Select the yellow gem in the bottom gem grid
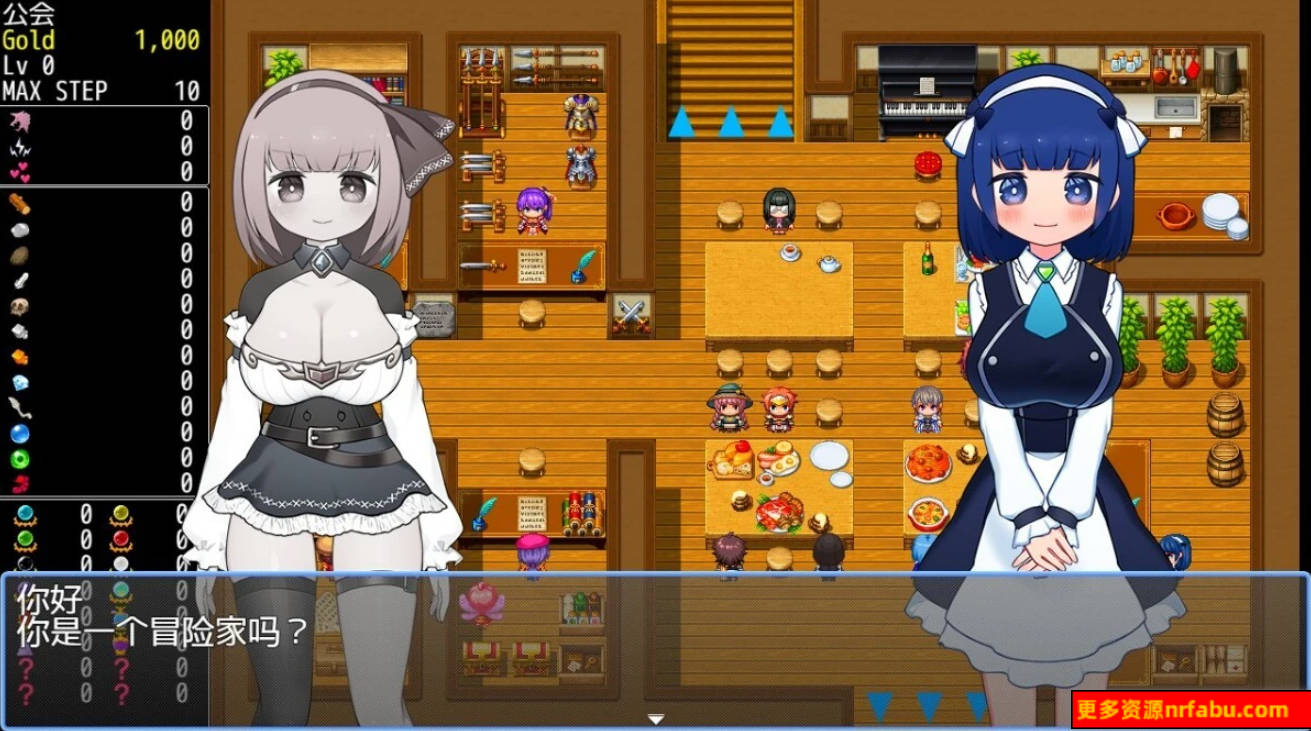Image resolution: width=1311 pixels, height=731 pixels. coord(120,513)
